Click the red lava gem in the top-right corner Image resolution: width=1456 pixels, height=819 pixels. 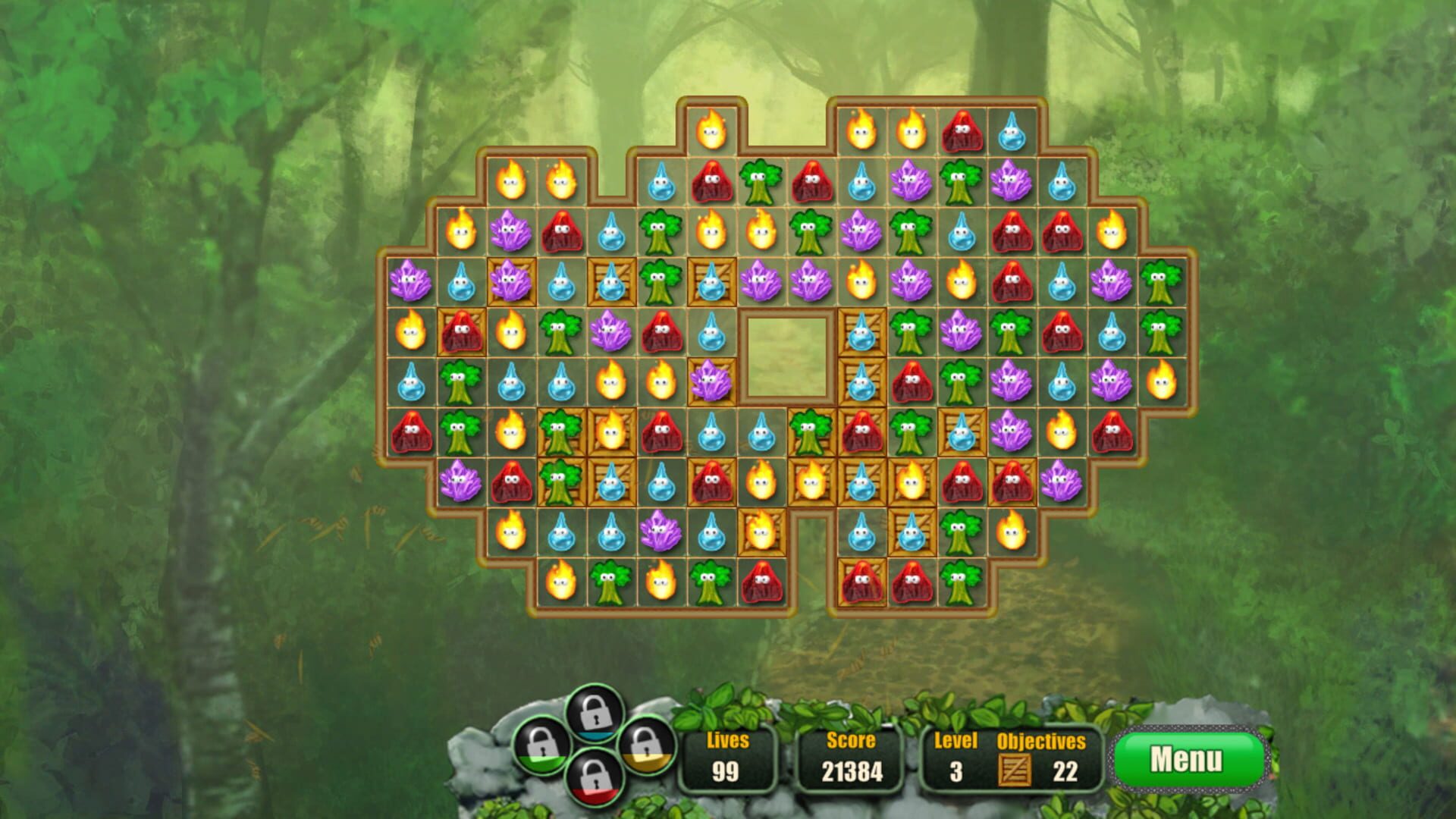pos(962,130)
